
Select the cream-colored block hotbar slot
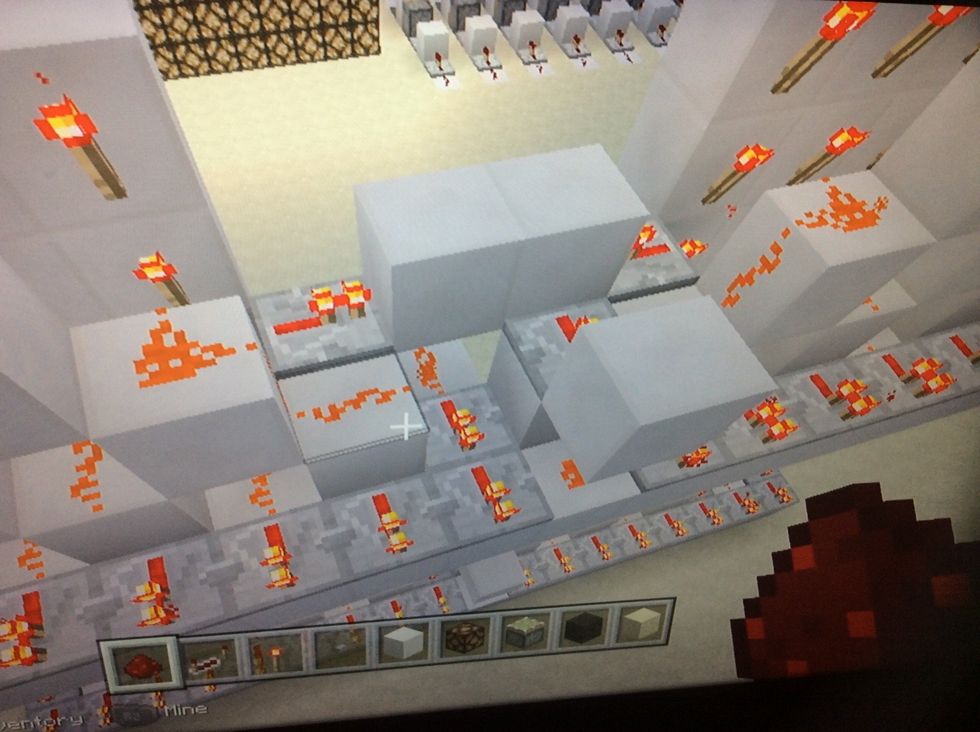pos(642,624)
